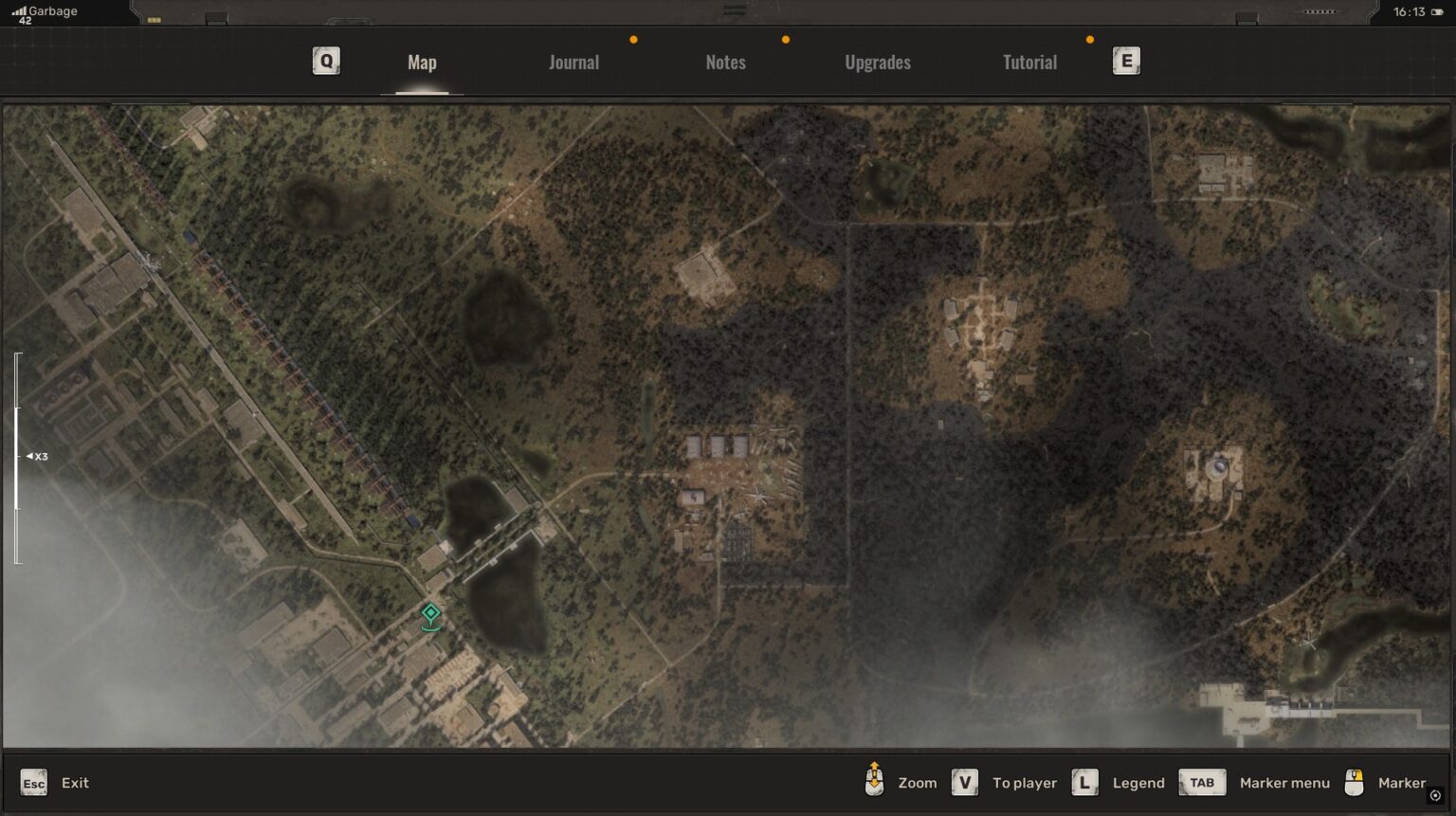Click the E key icon beside Tutorial tab

point(1126,60)
